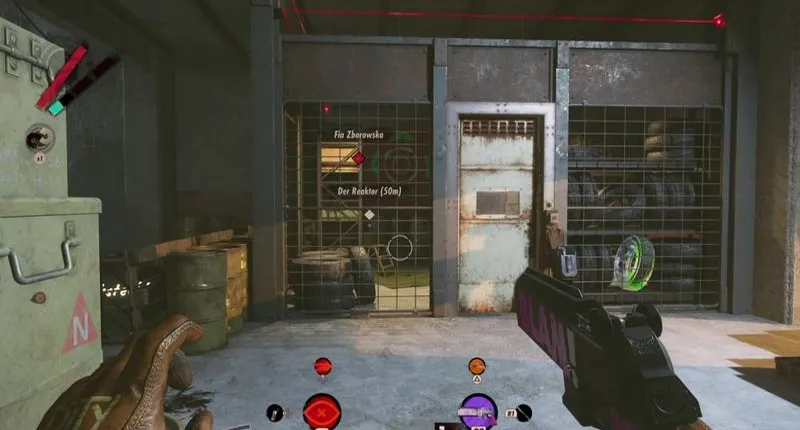Activate the large red eye ability
This screenshot has width=800, height=430.
[322, 411]
